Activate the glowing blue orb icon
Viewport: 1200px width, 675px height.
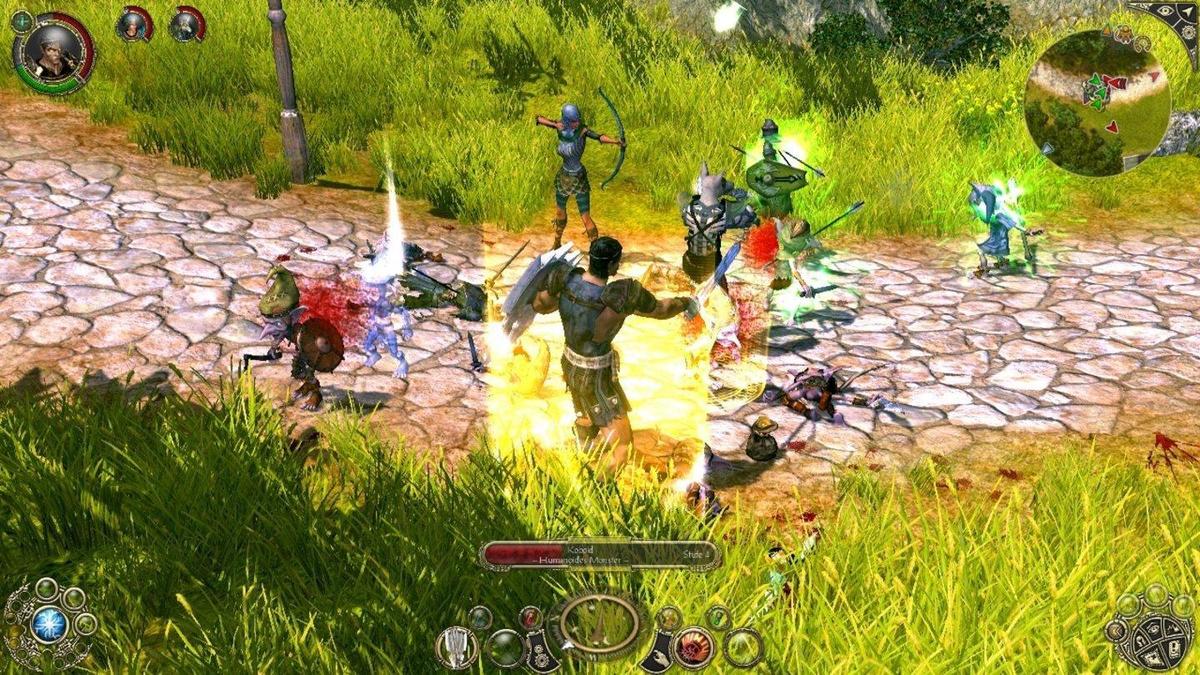point(48,625)
